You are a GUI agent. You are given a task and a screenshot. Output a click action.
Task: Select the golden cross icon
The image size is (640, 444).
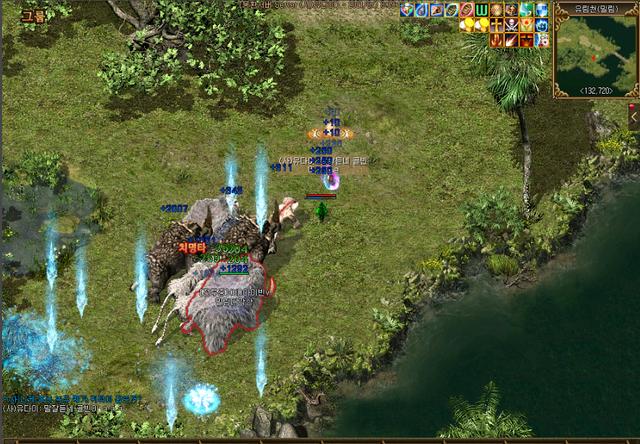(x=496, y=25)
